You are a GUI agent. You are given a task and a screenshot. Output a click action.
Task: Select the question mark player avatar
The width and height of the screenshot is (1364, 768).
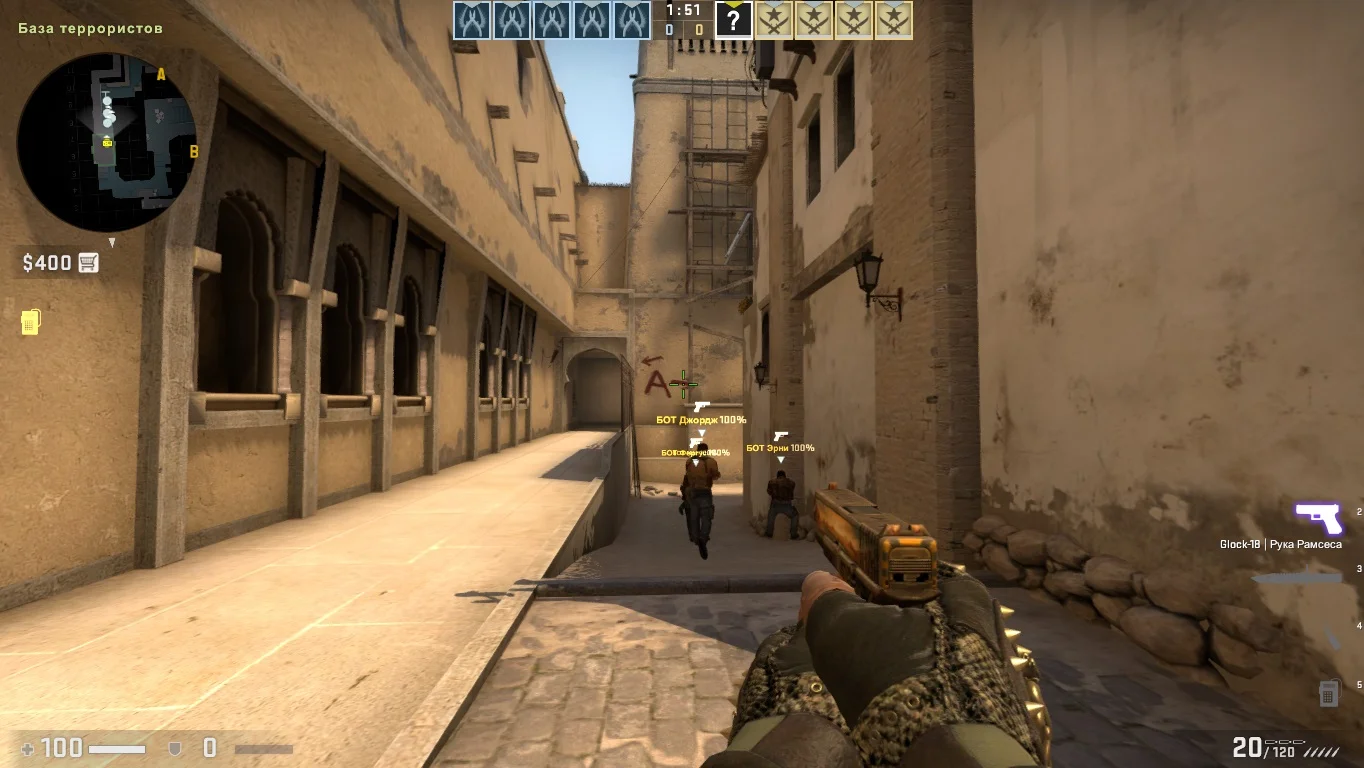click(x=733, y=20)
